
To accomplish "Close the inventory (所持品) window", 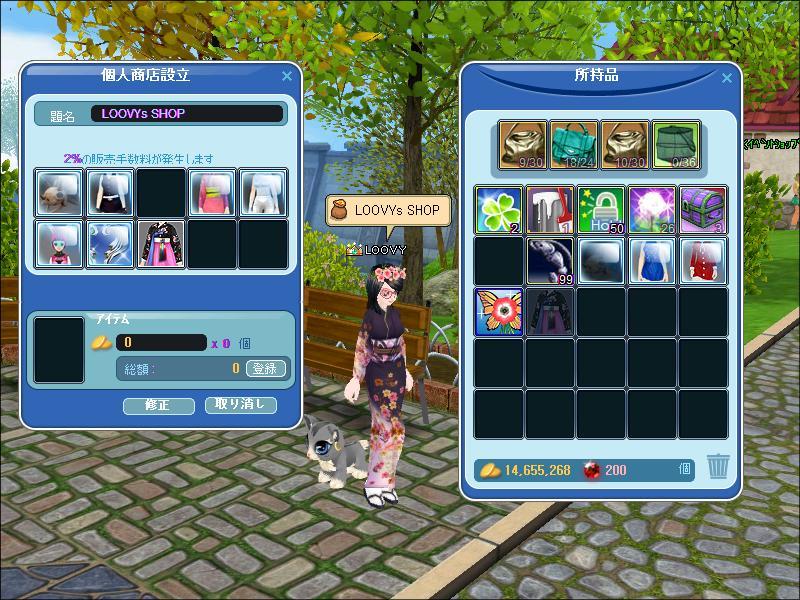I will click(x=727, y=78).
